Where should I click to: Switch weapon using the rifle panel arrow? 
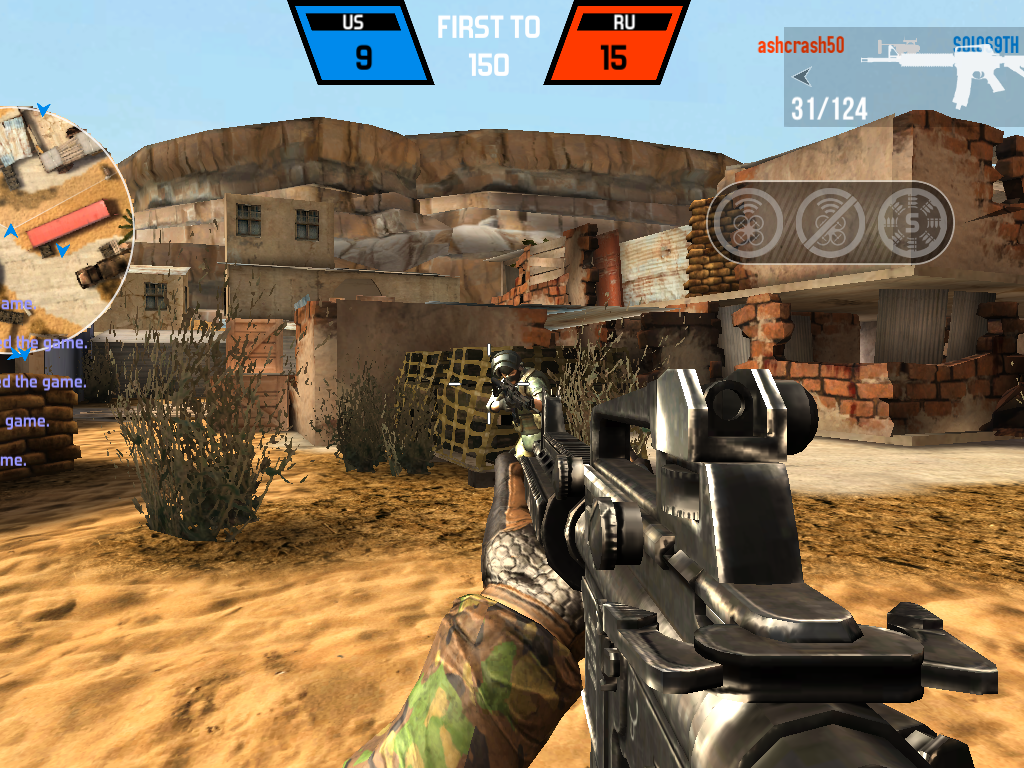click(802, 76)
